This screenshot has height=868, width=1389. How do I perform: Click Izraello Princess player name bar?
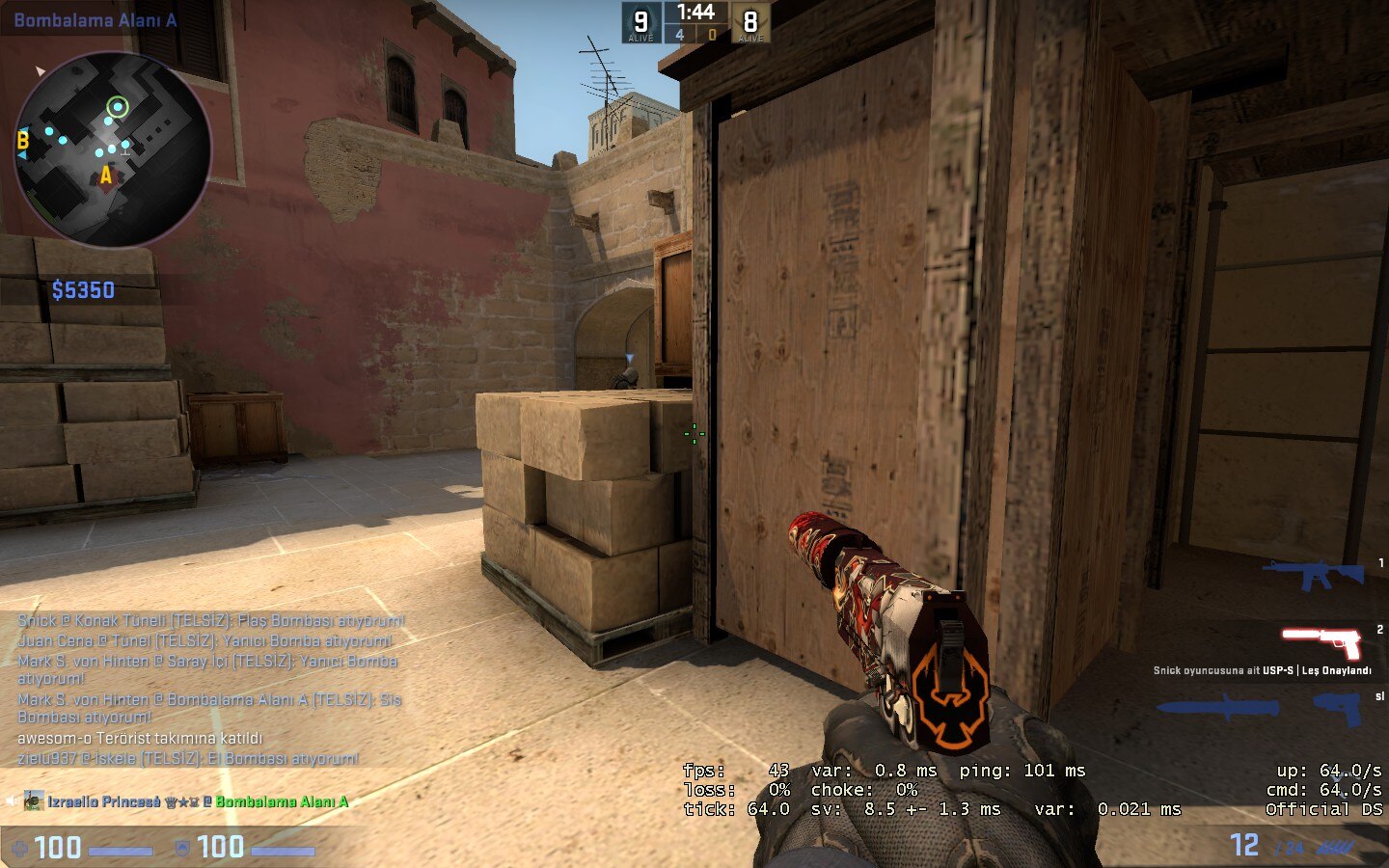point(183,801)
